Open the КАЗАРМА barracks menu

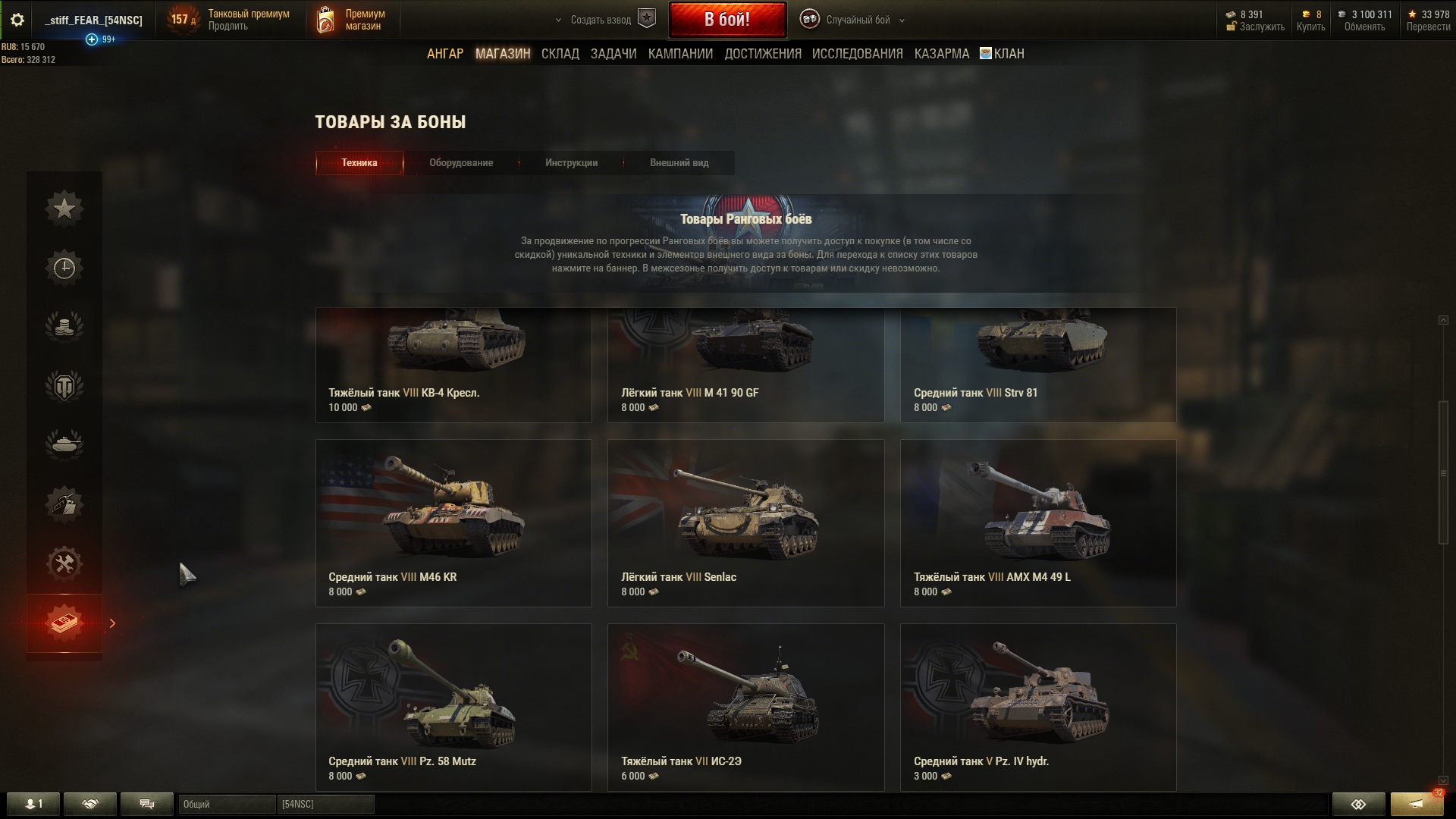(x=941, y=54)
